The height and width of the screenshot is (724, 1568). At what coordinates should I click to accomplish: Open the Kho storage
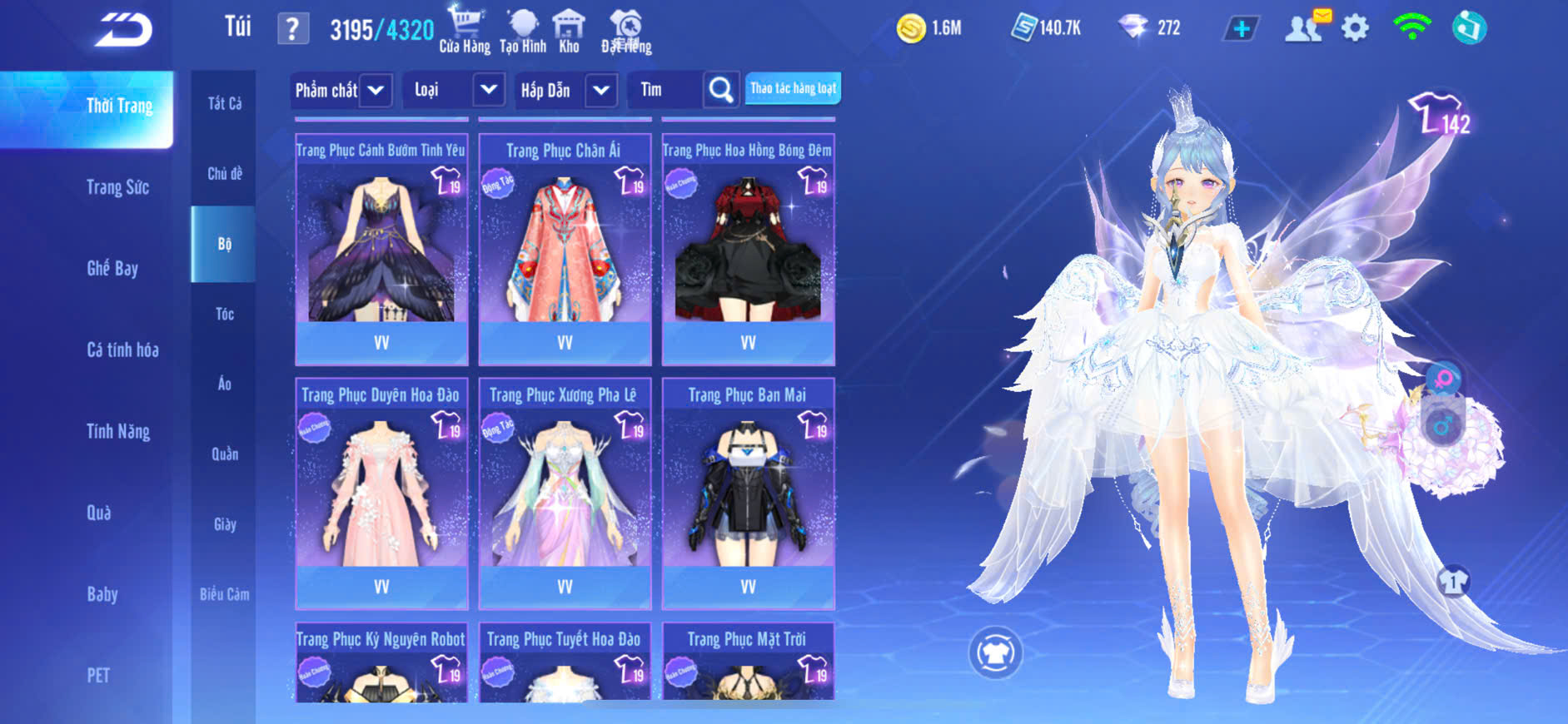569,30
